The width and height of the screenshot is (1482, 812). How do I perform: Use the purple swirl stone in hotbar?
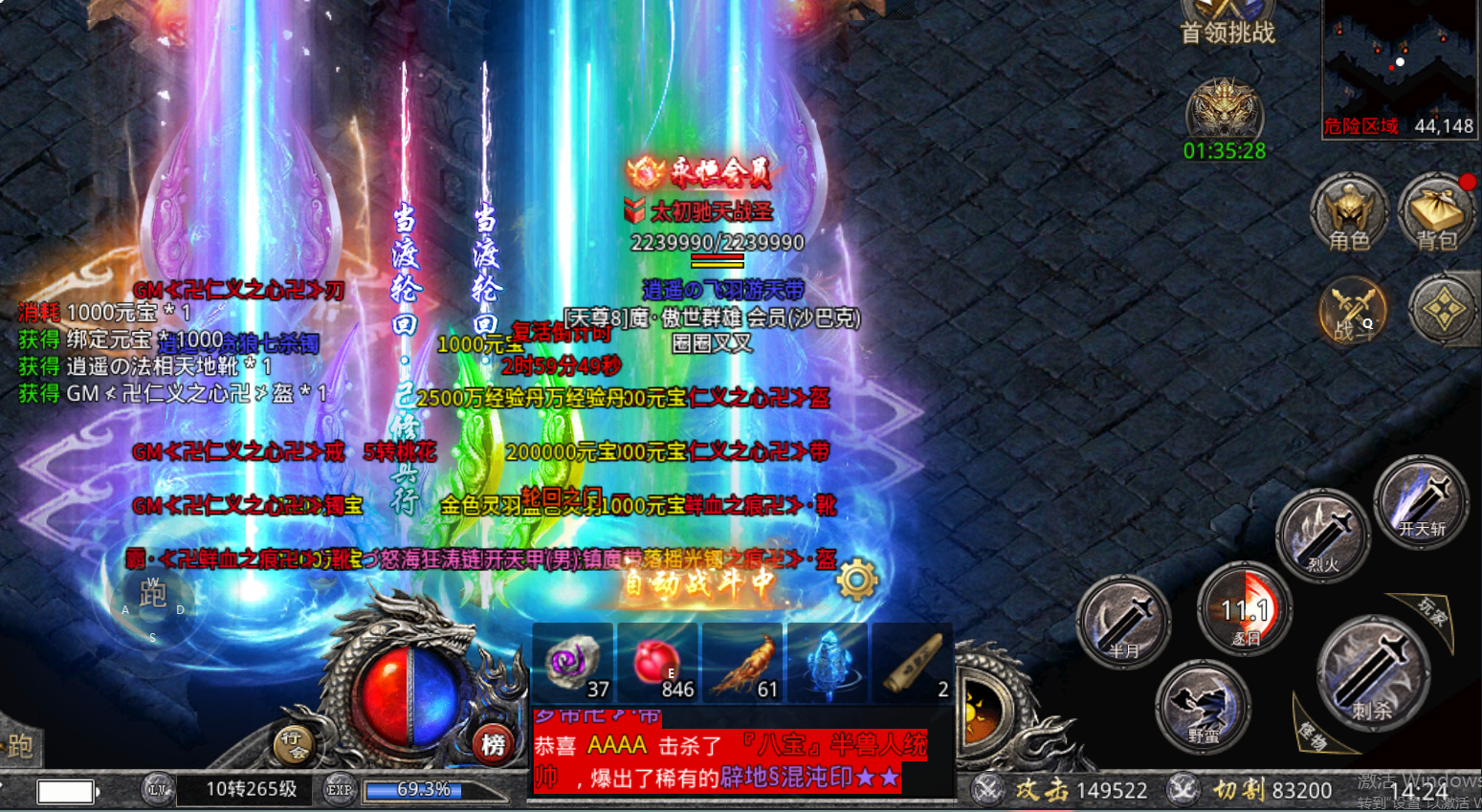(572, 662)
